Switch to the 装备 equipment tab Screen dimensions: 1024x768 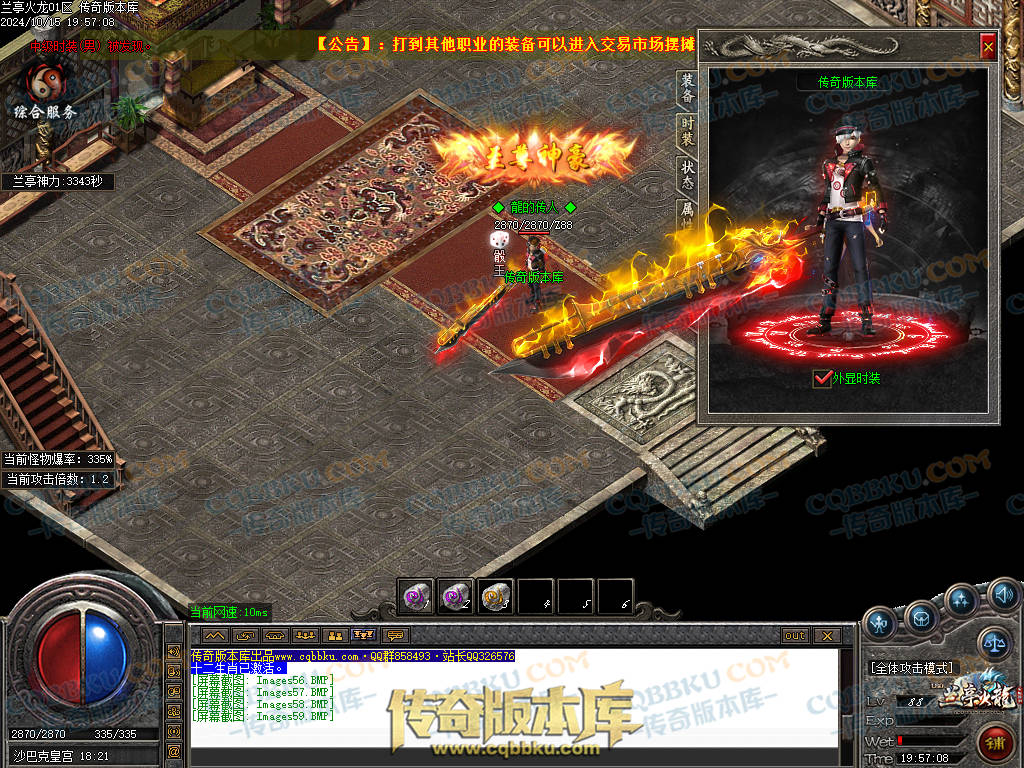click(x=687, y=88)
